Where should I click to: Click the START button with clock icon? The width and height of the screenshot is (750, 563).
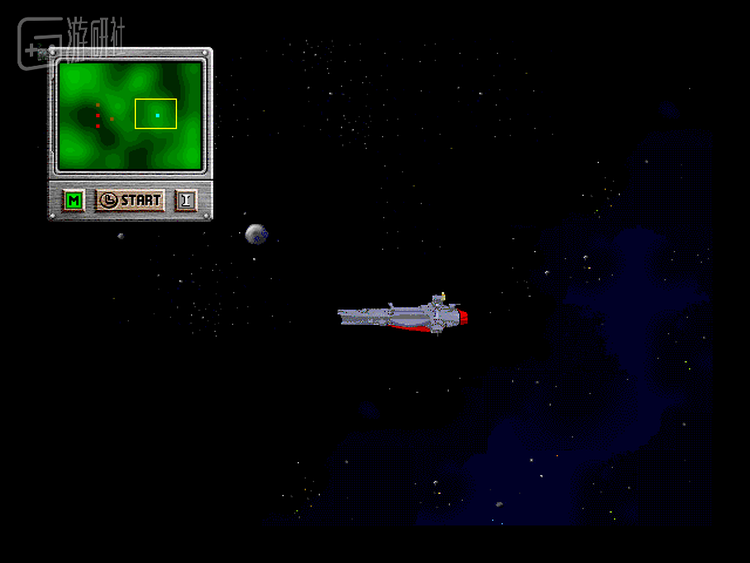click(130, 200)
